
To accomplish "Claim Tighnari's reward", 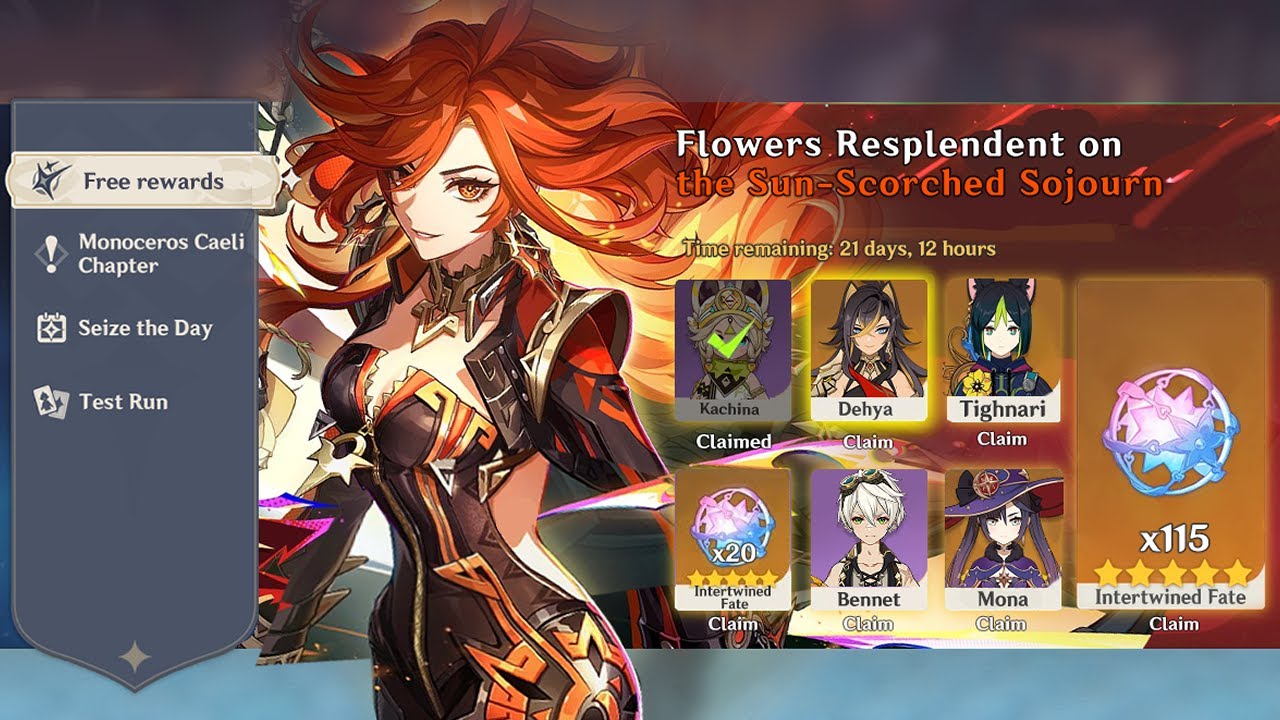I will (1004, 439).
